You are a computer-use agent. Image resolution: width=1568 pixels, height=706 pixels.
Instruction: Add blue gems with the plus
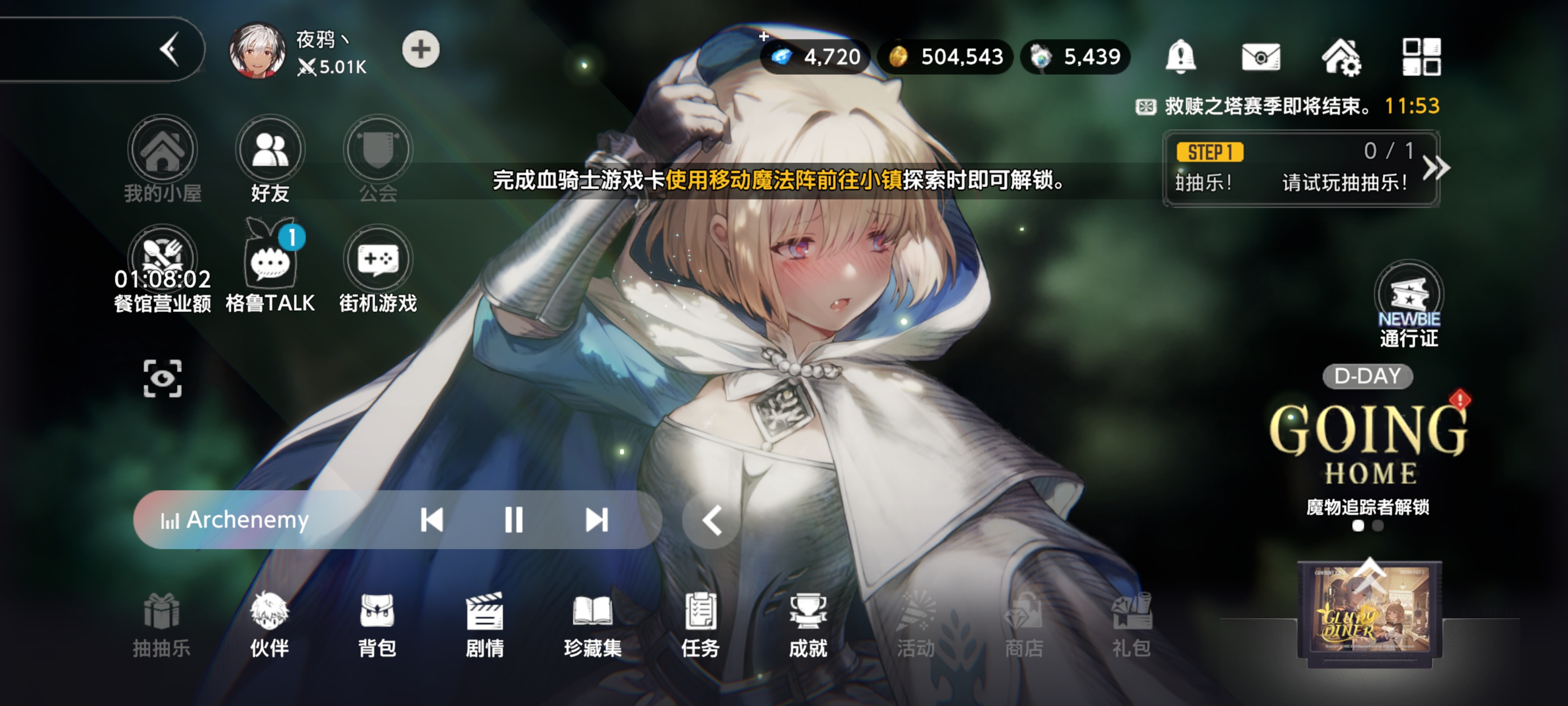click(x=764, y=38)
